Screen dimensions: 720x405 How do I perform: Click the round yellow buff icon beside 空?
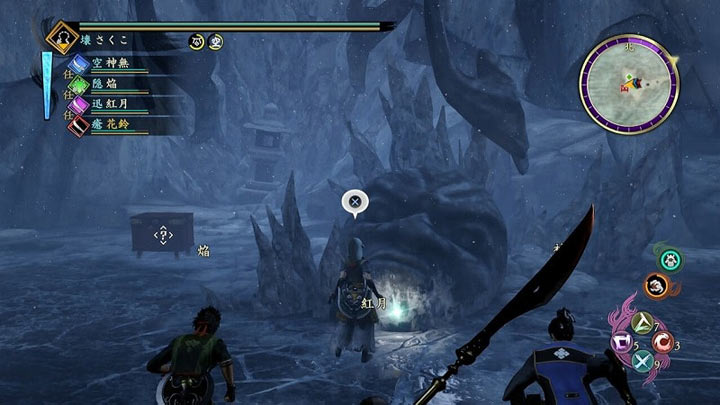click(x=198, y=41)
